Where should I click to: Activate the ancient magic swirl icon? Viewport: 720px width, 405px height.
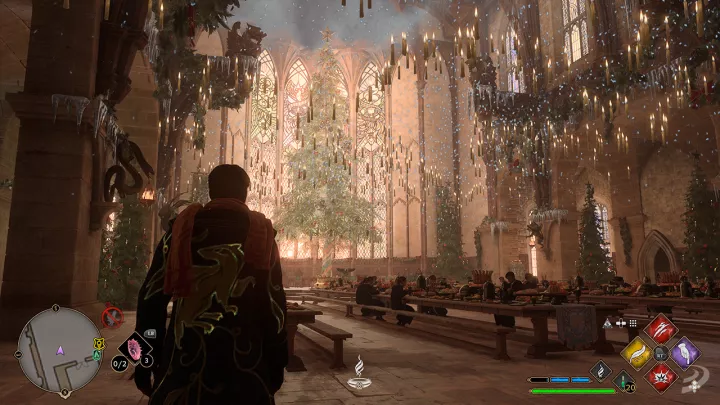tap(601, 369)
